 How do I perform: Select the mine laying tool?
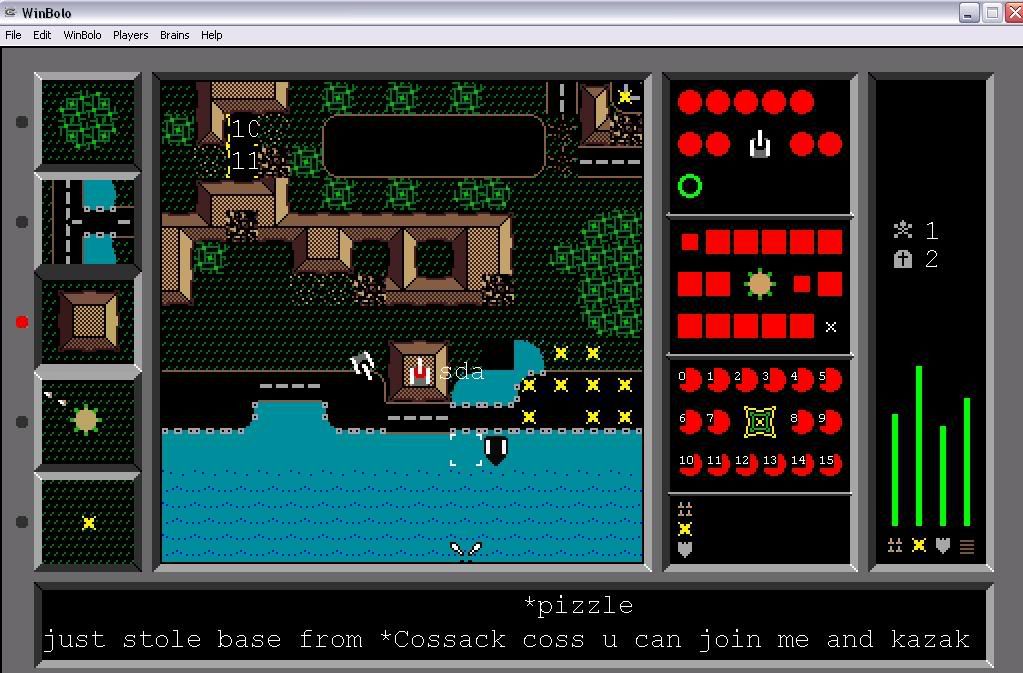click(x=88, y=521)
